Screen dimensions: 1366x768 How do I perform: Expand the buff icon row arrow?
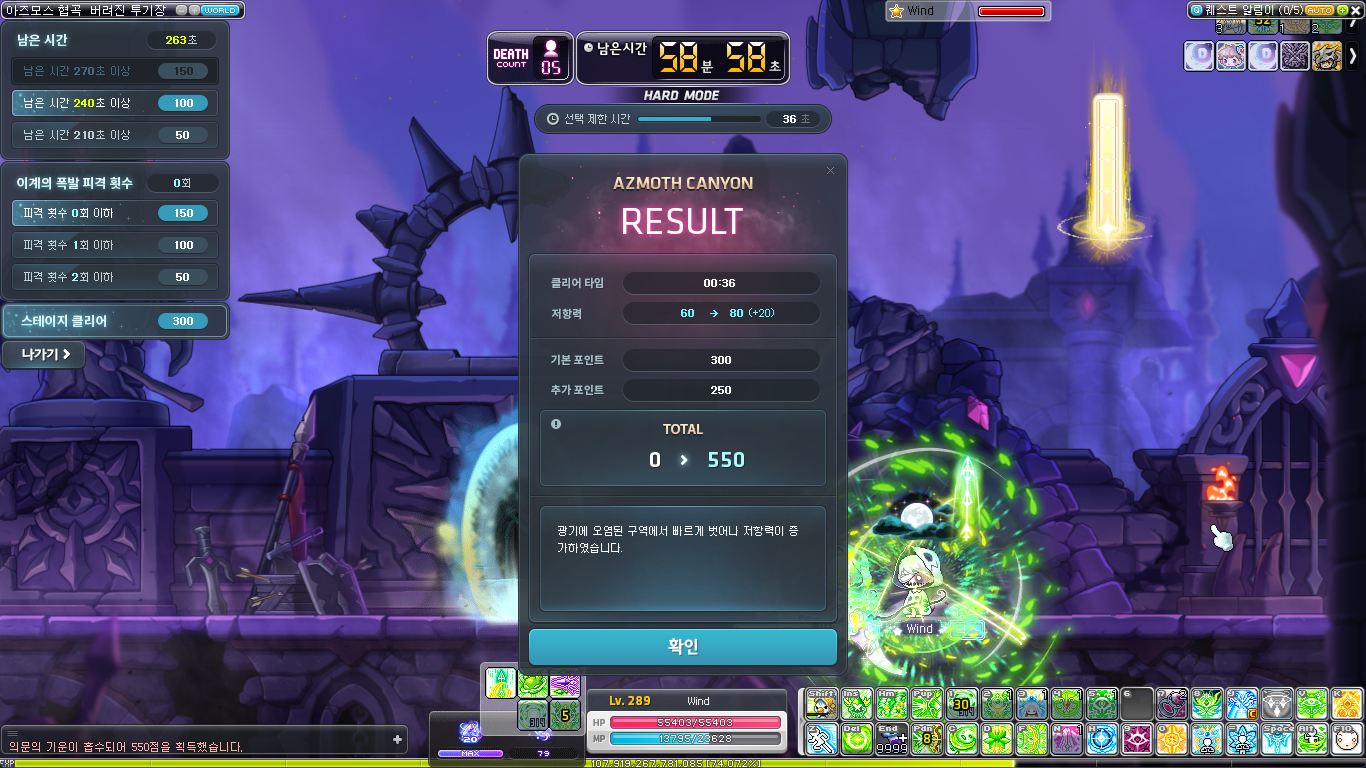coord(1353,56)
